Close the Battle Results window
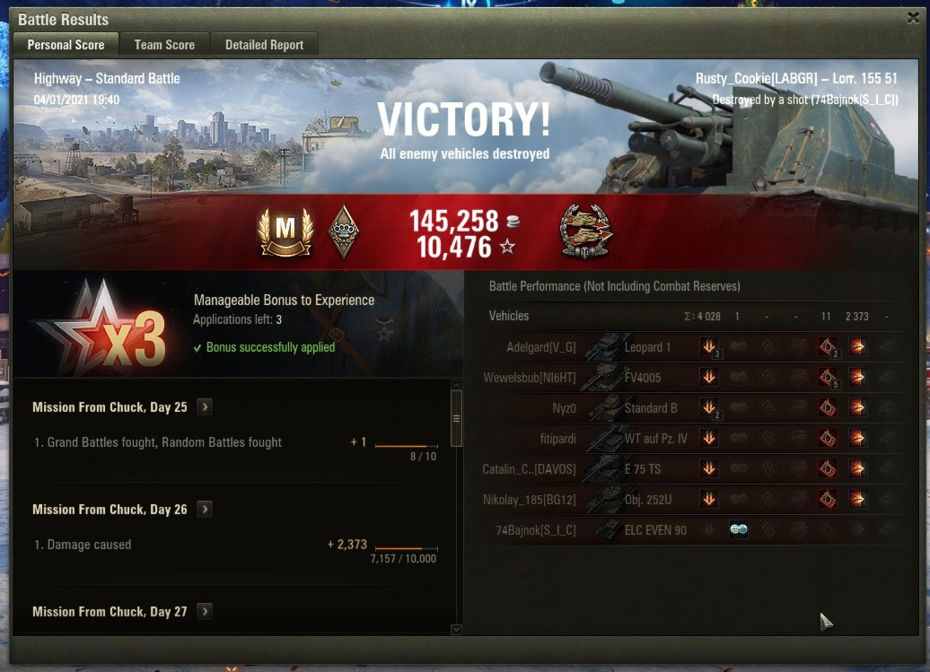Image resolution: width=930 pixels, height=672 pixels. (x=913, y=18)
